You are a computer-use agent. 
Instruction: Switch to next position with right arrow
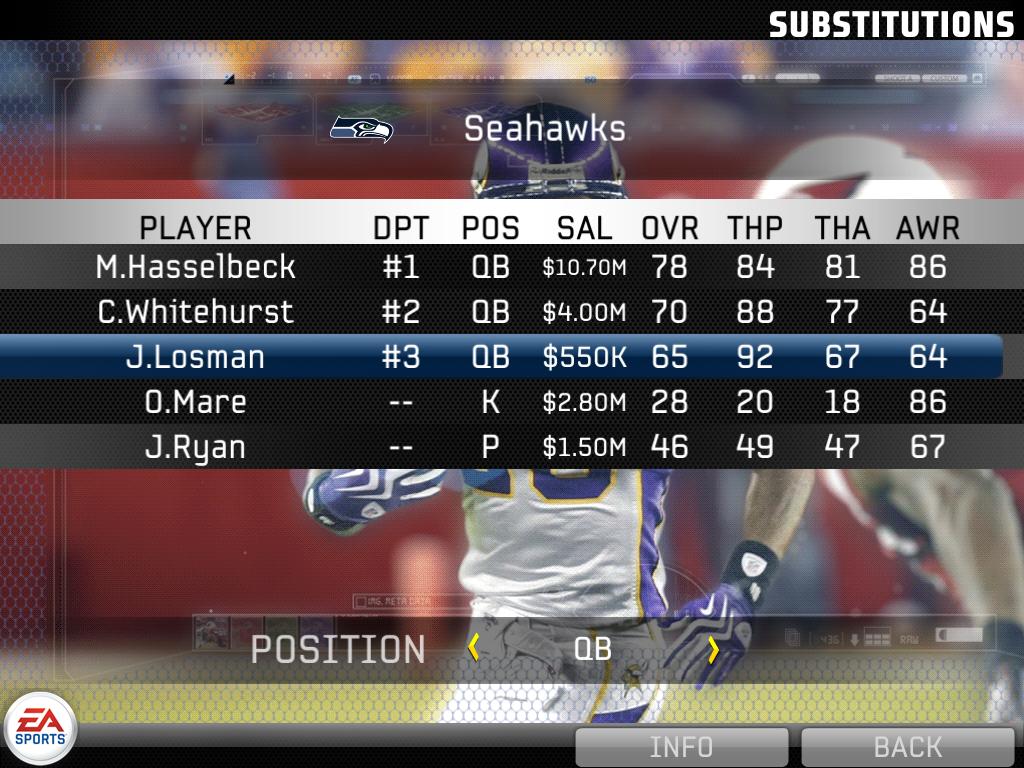pos(713,649)
